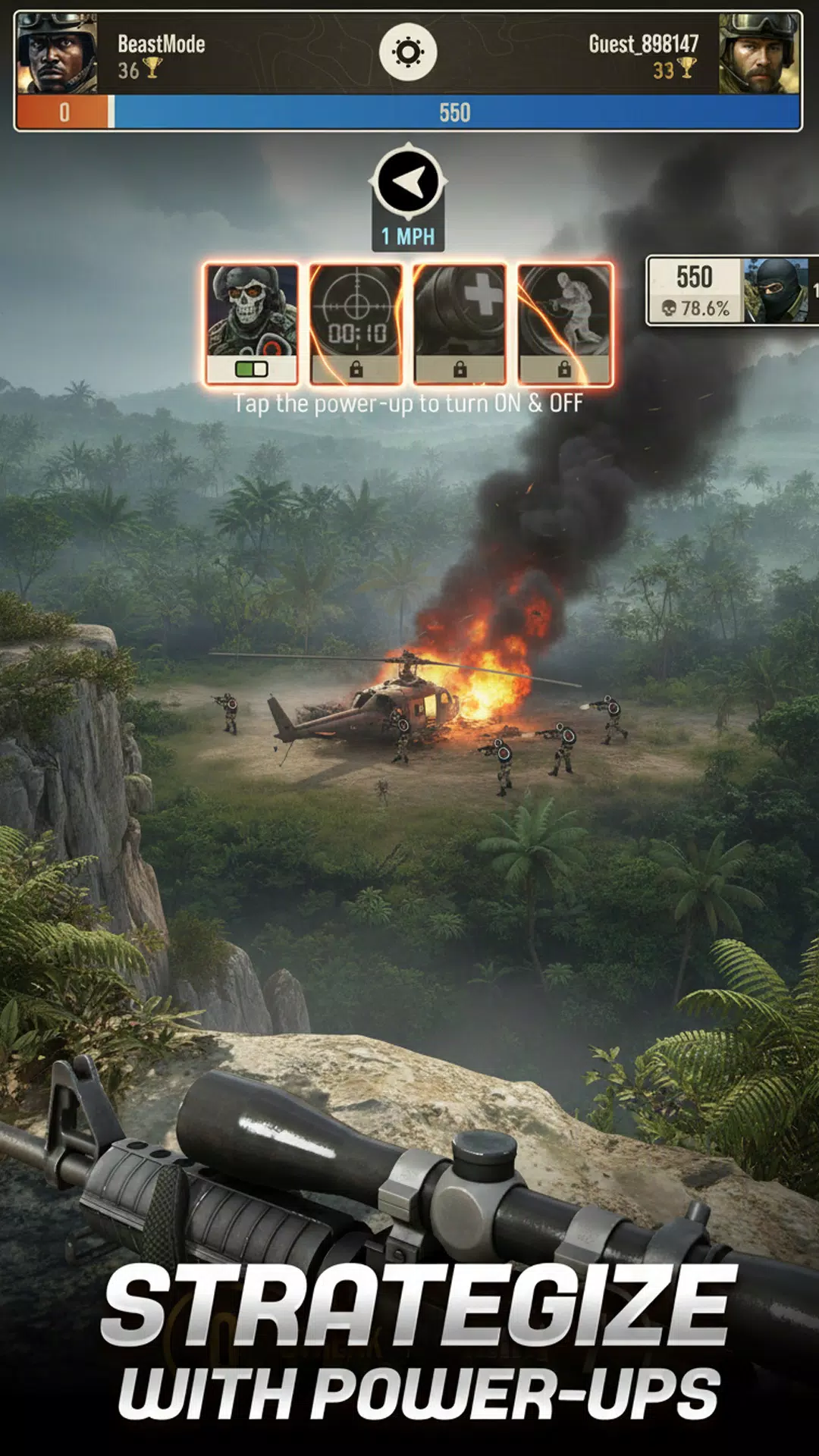Tap BeastMode's player portrait
Viewport: 819px width, 1456px height.
[58, 54]
